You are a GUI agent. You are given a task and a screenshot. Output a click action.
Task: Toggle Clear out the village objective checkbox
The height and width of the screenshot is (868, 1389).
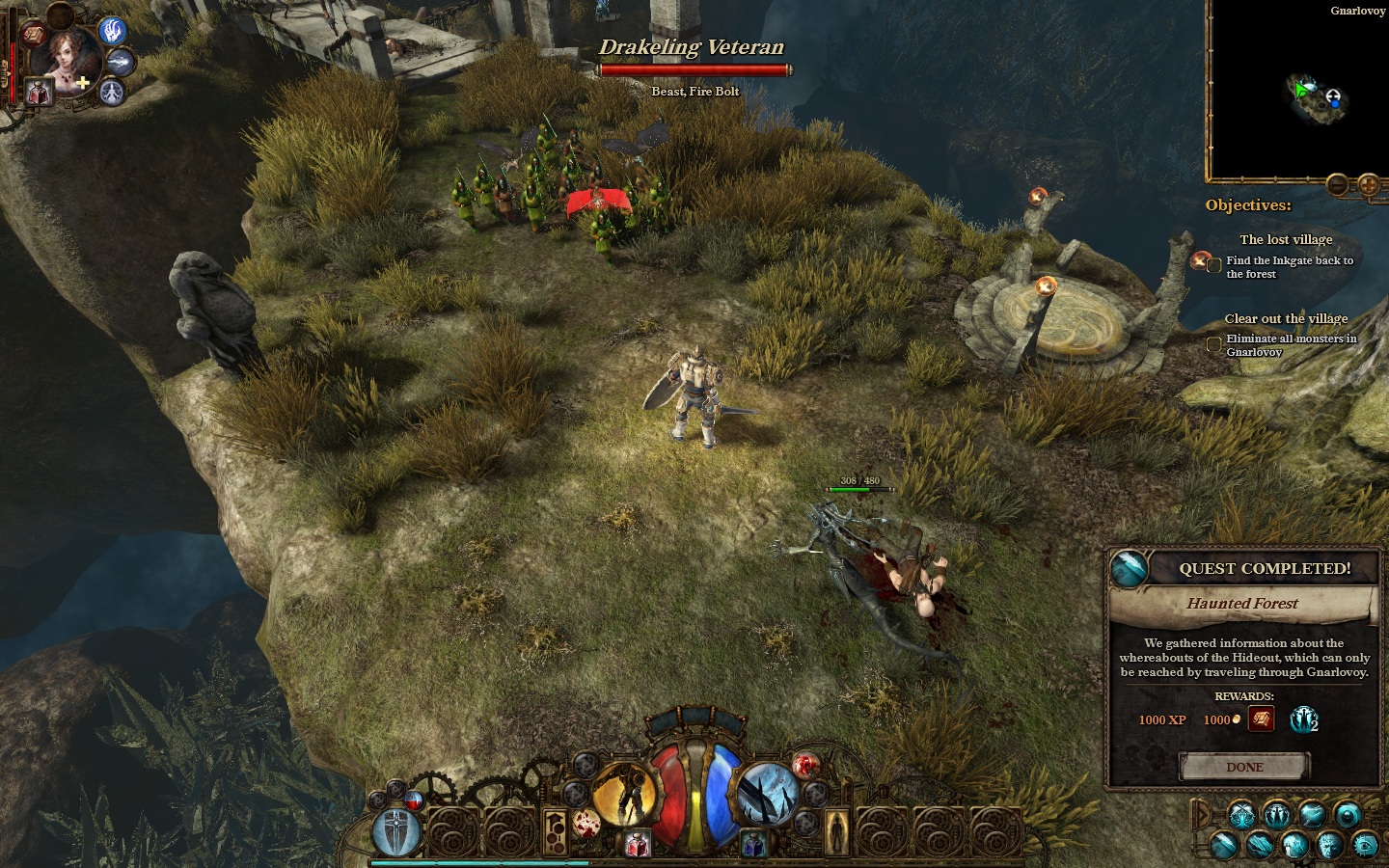(1214, 344)
